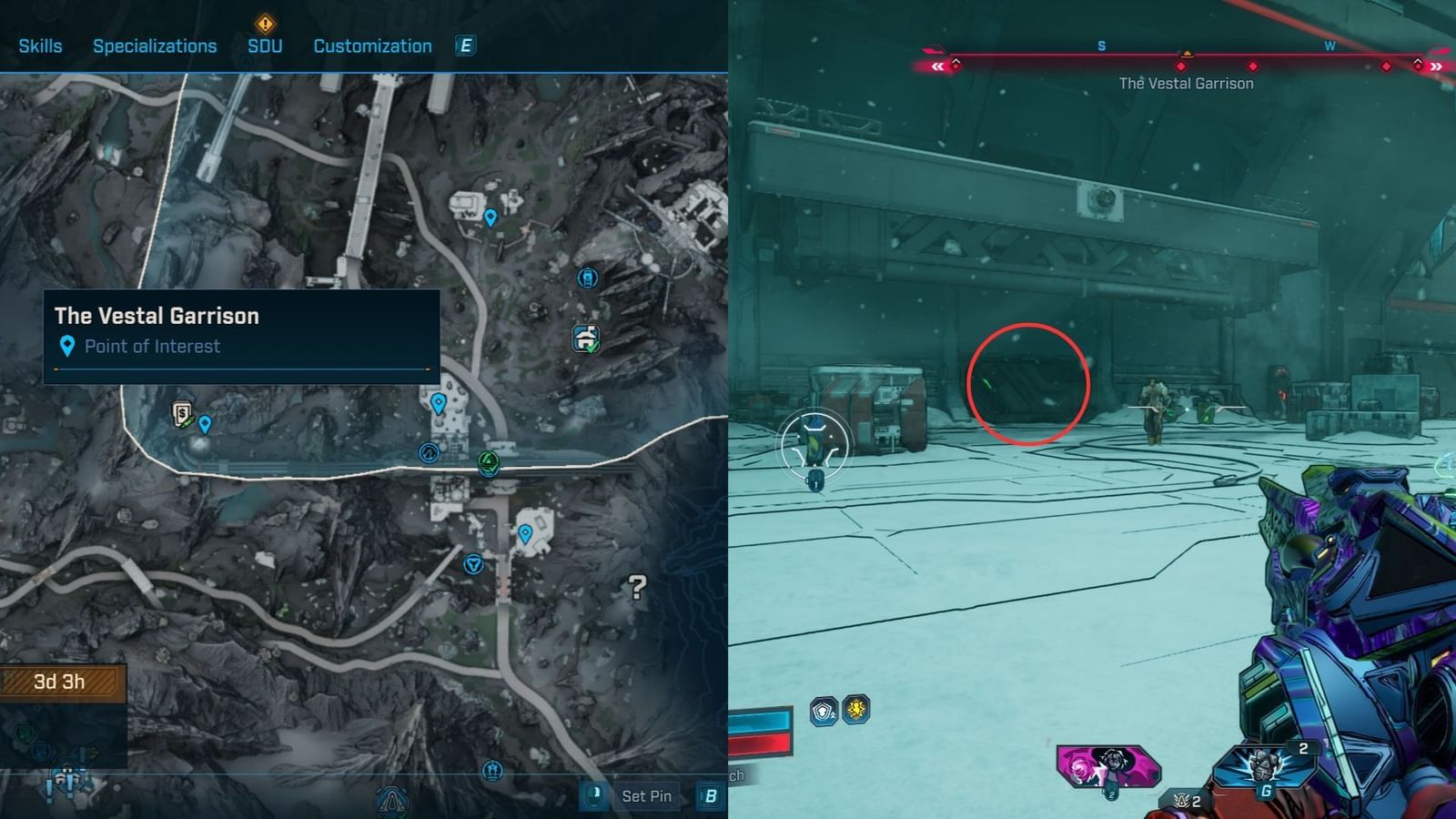Viewport: 1456px width, 819px height.
Task: Click the undiscovered '?' location marker
Action: [x=637, y=587]
